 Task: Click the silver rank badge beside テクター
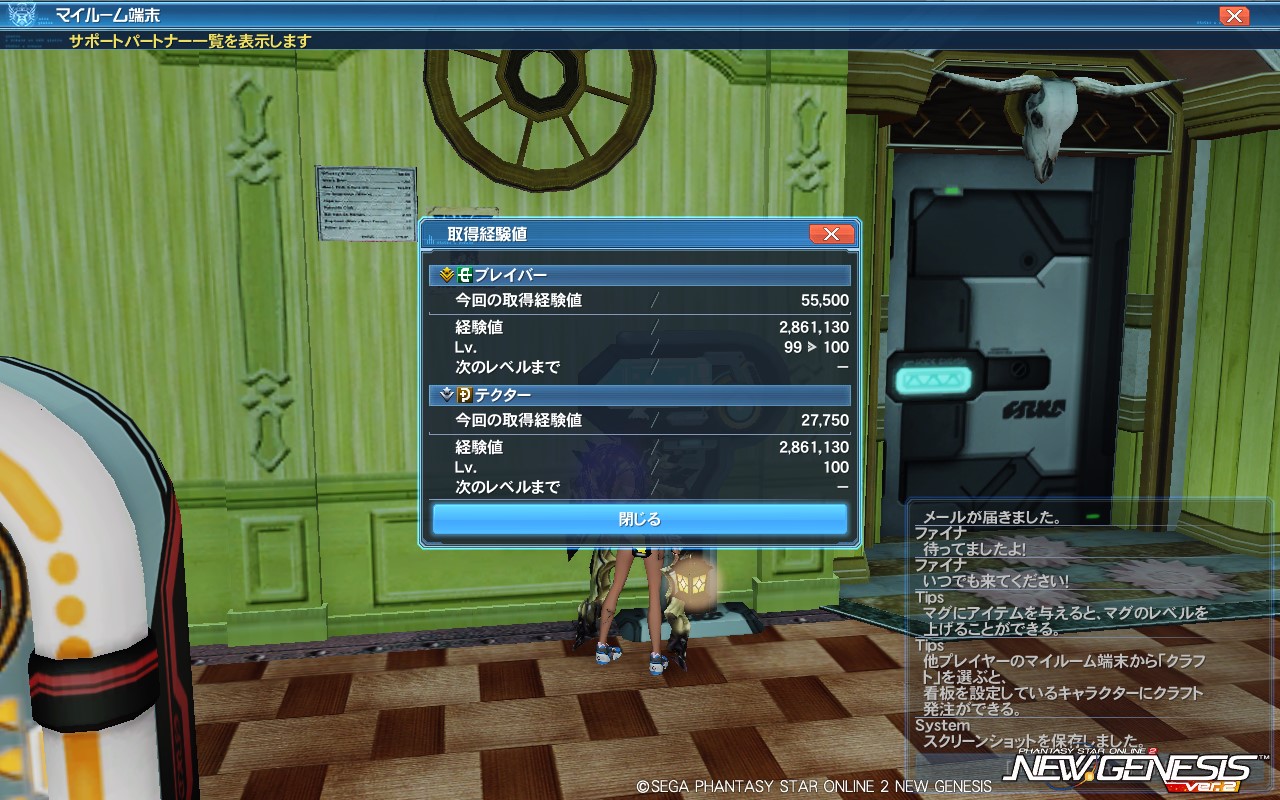click(444, 396)
